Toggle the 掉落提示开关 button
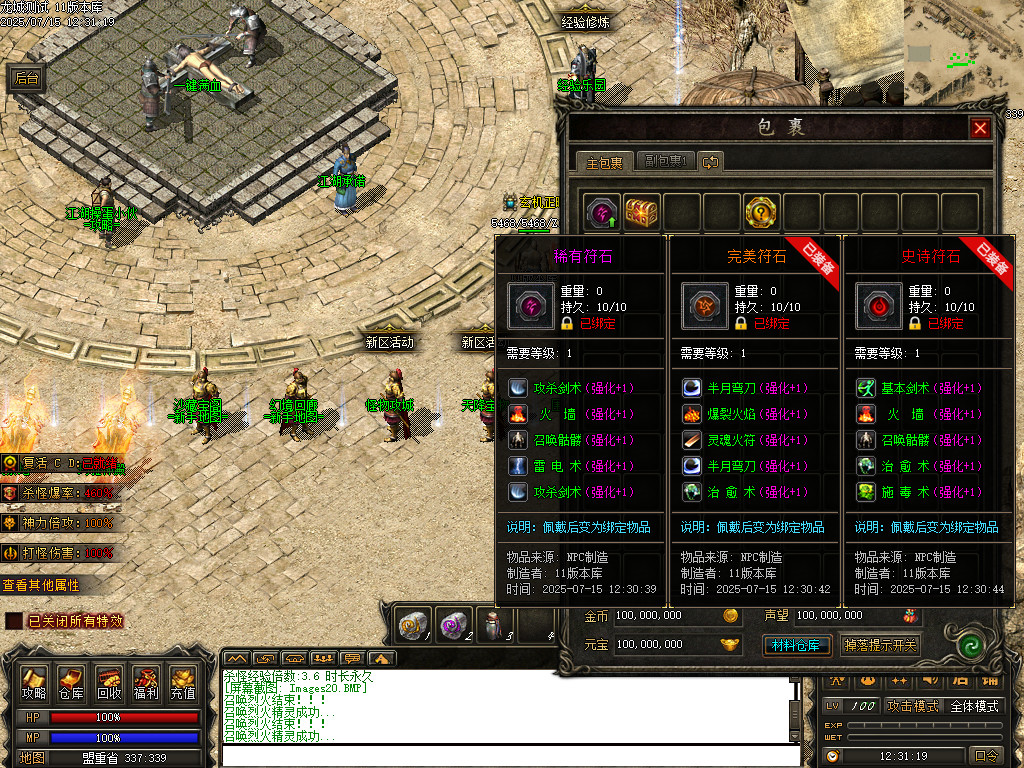This screenshot has width=1024, height=768. tap(879, 645)
